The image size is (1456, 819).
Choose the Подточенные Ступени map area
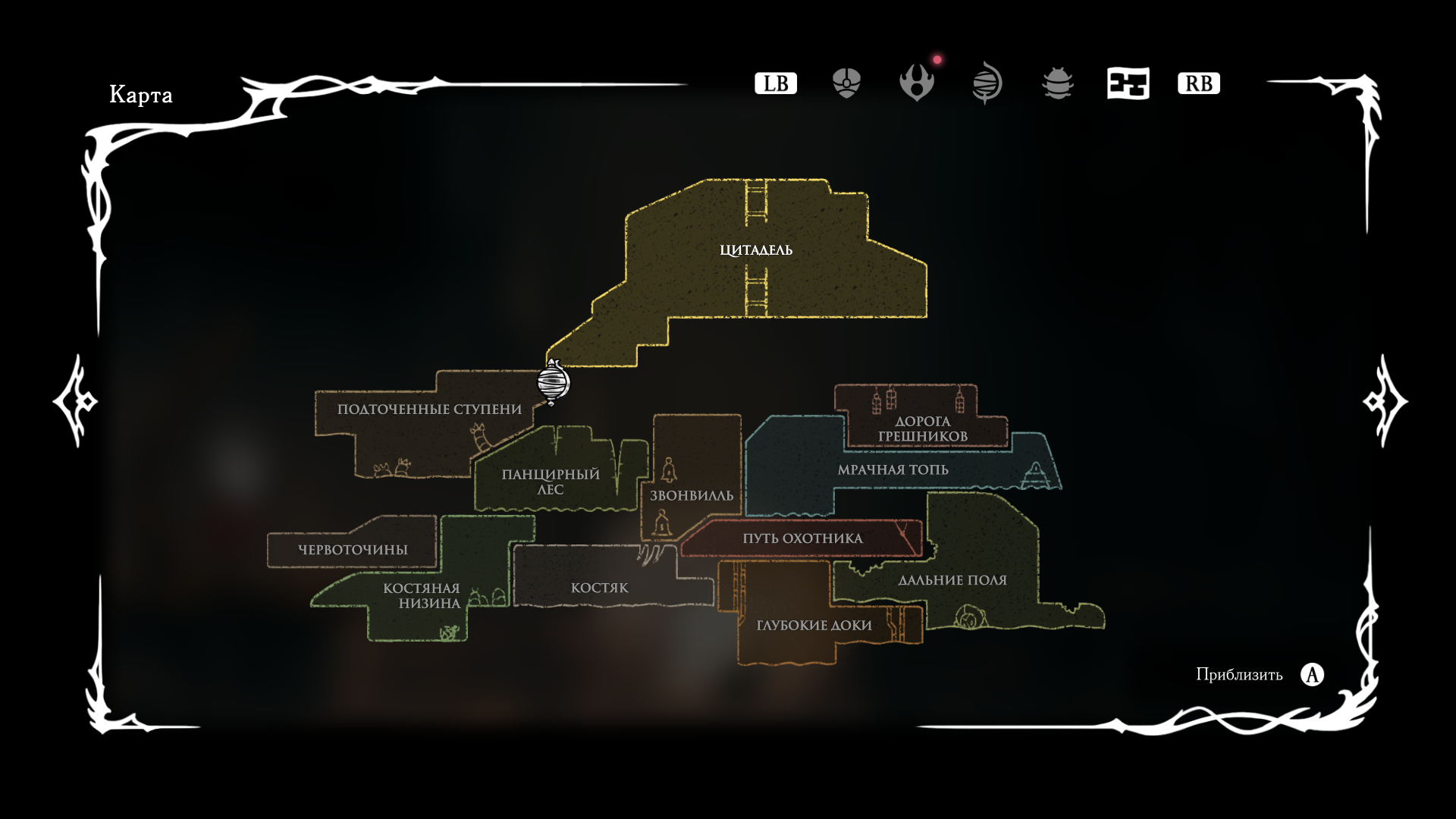pyautogui.click(x=429, y=409)
